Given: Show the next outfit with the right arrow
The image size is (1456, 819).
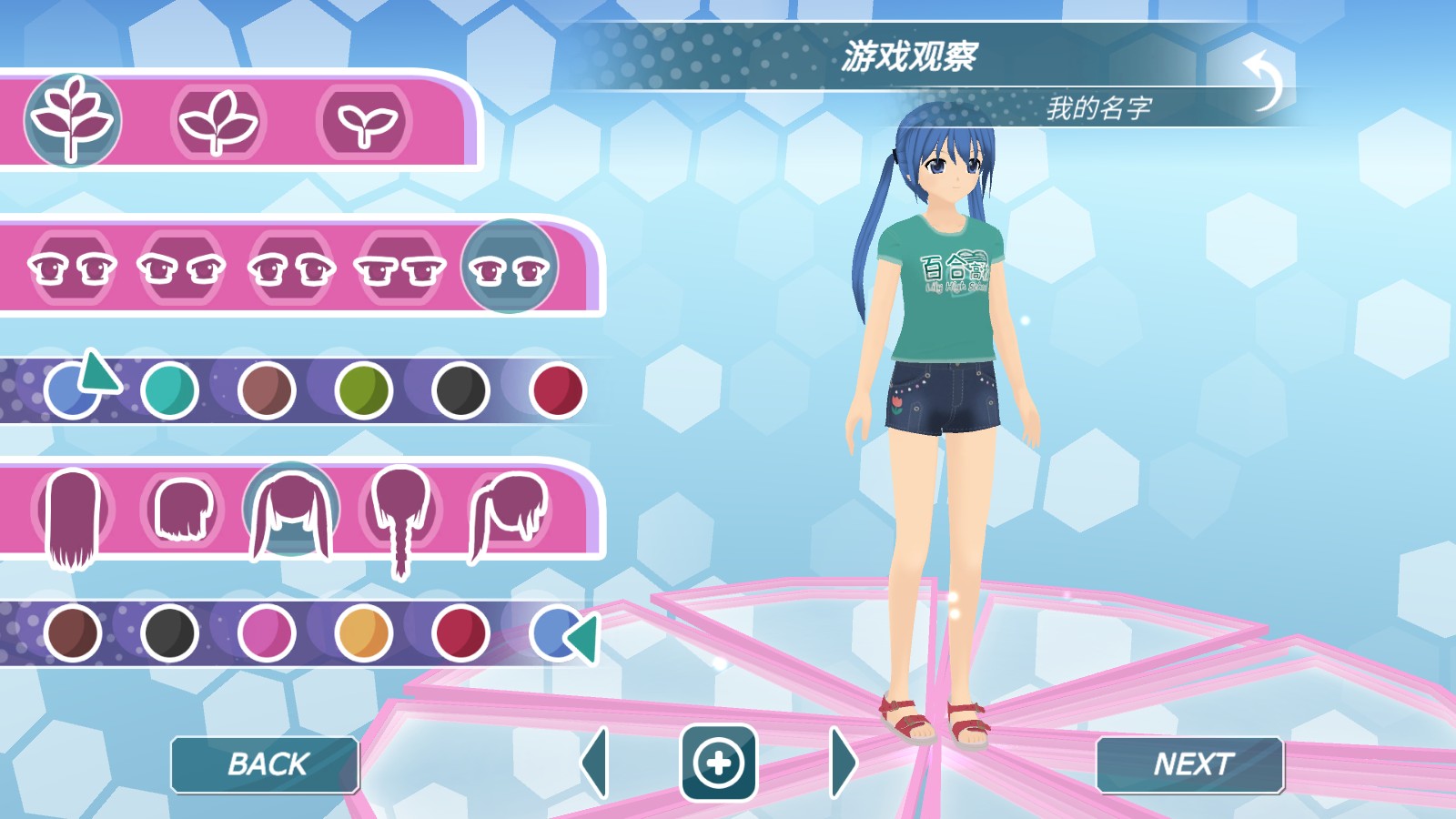Looking at the screenshot, I should pos(842,764).
